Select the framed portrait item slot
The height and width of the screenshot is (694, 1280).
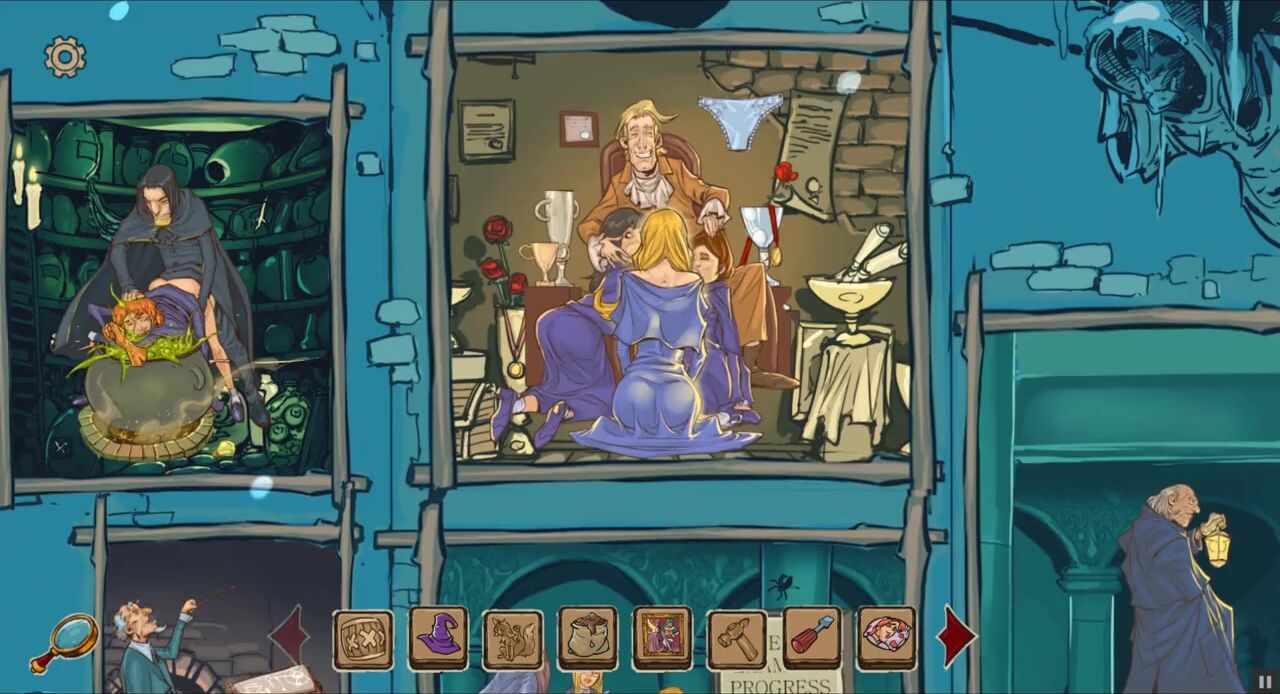tap(662, 638)
